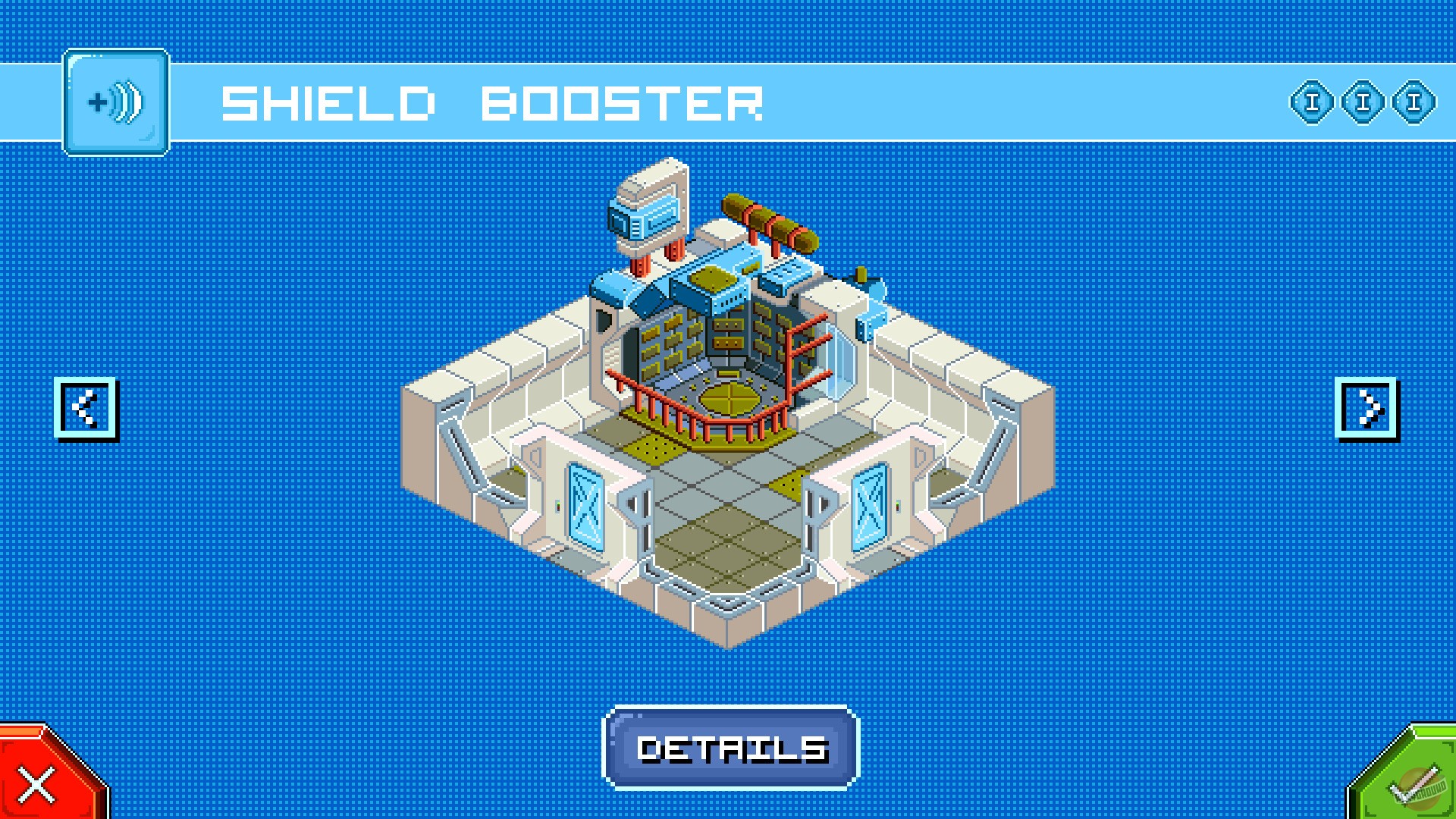1456x819 pixels.
Task: Click the orange pipe assembly atop the room
Action: click(766, 224)
